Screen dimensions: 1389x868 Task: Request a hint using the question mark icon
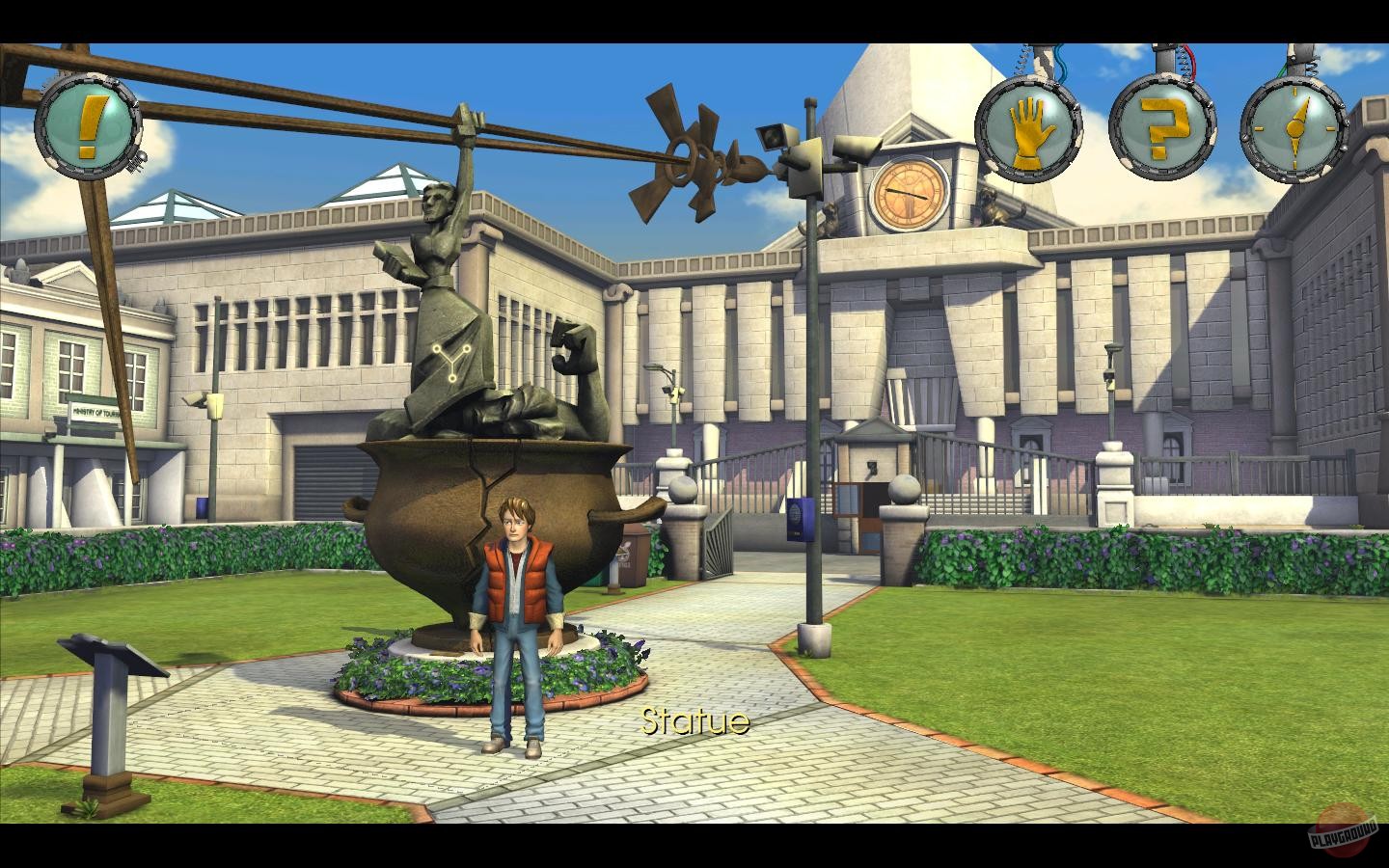pyautogui.click(x=1162, y=128)
